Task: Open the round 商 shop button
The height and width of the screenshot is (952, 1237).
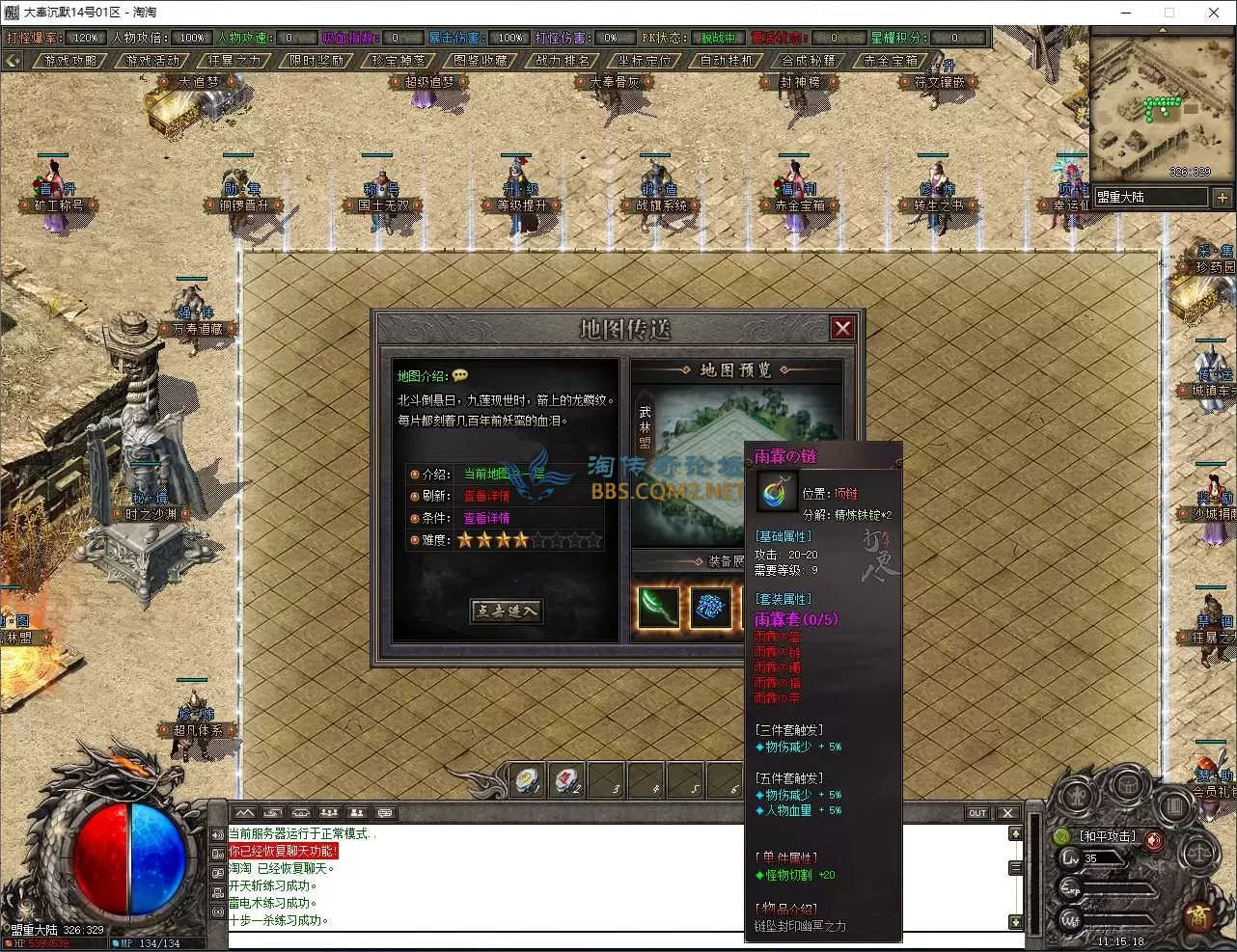Action: pyautogui.click(x=1197, y=916)
